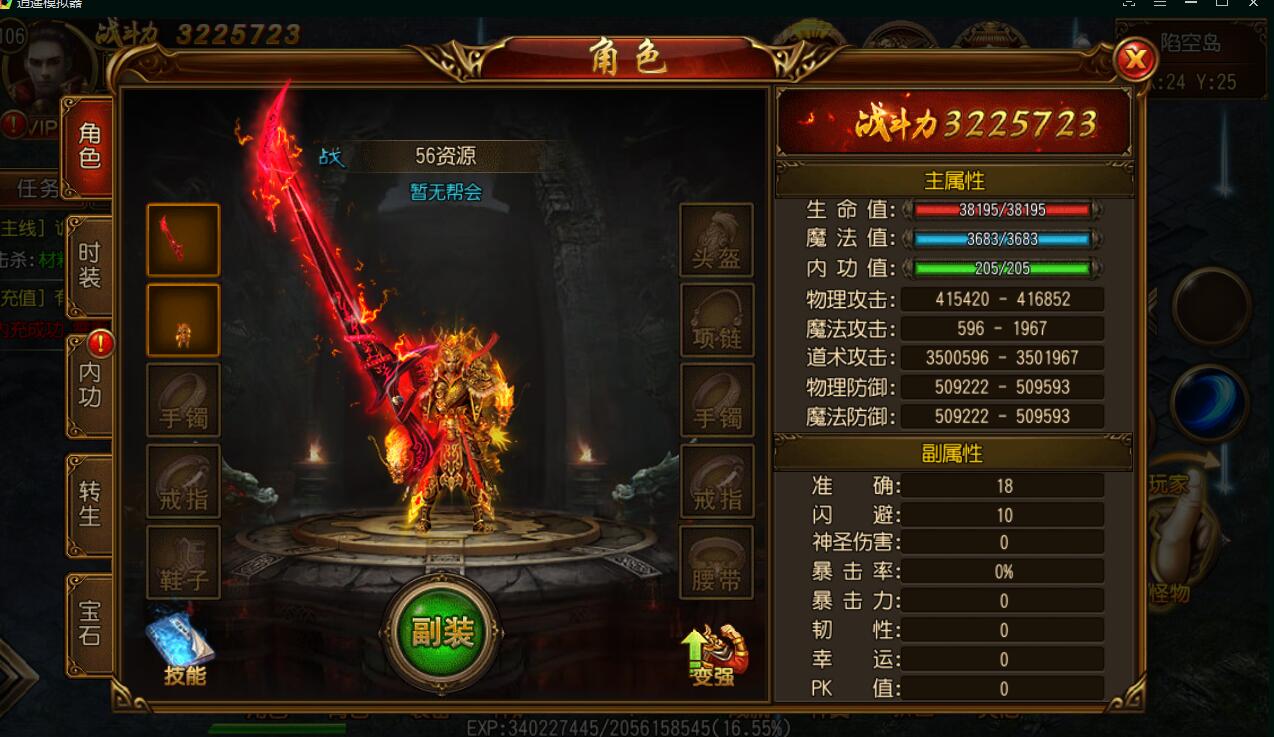The image size is (1274, 737).
Task: Close the character panel with the X
Action: click(1135, 61)
